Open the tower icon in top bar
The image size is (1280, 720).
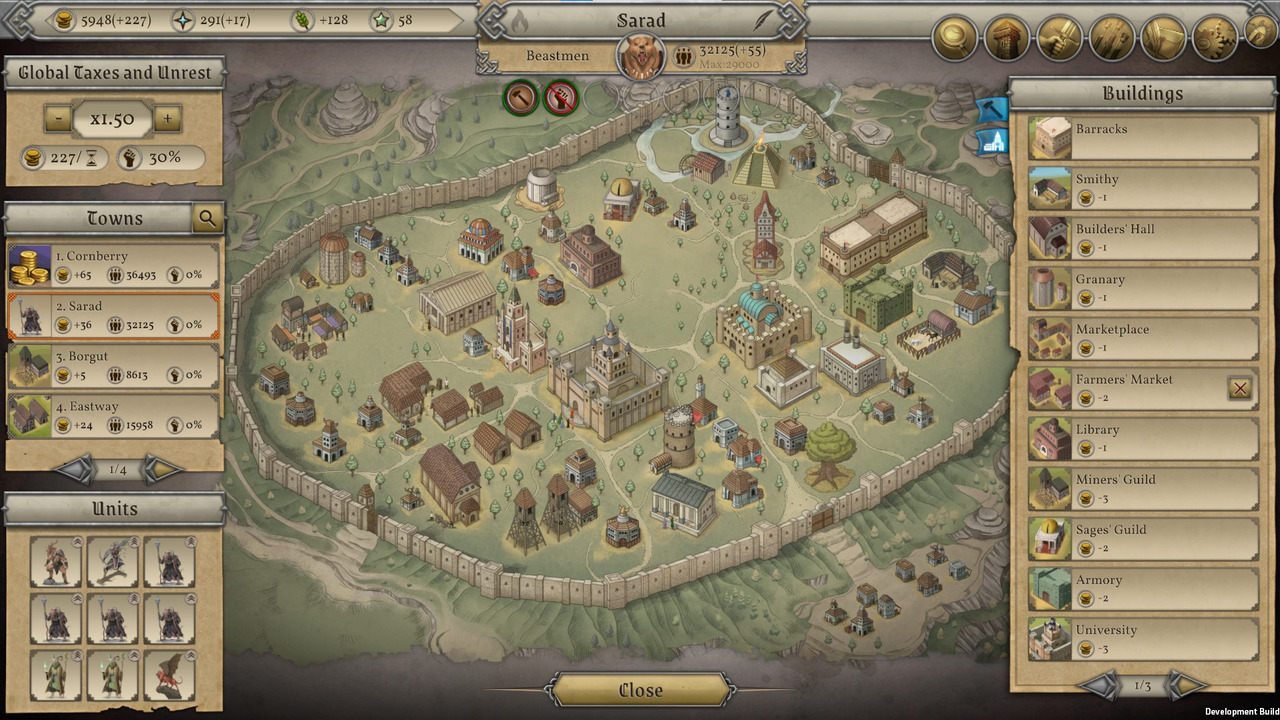tap(1007, 39)
